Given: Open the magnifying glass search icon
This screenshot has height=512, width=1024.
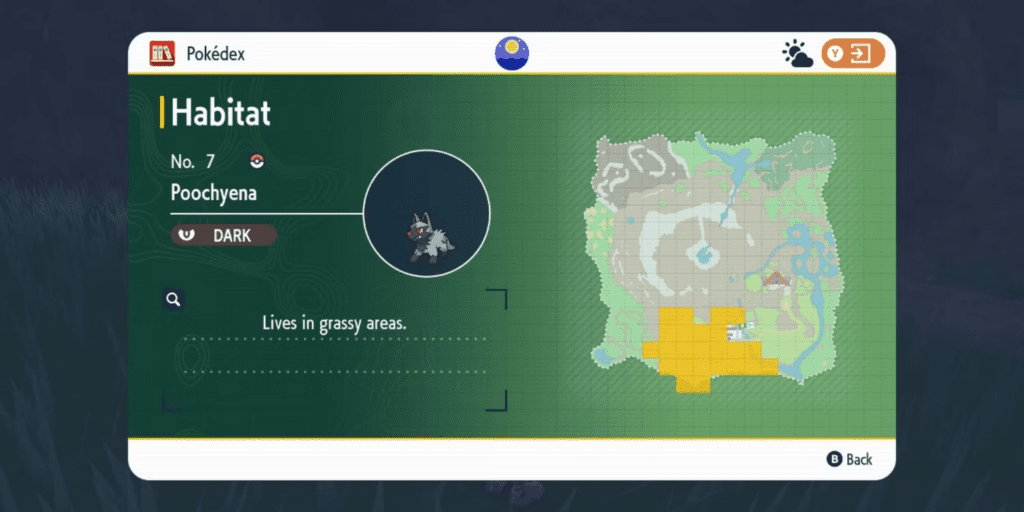Looking at the screenshot, I should [x=174, y=299].
